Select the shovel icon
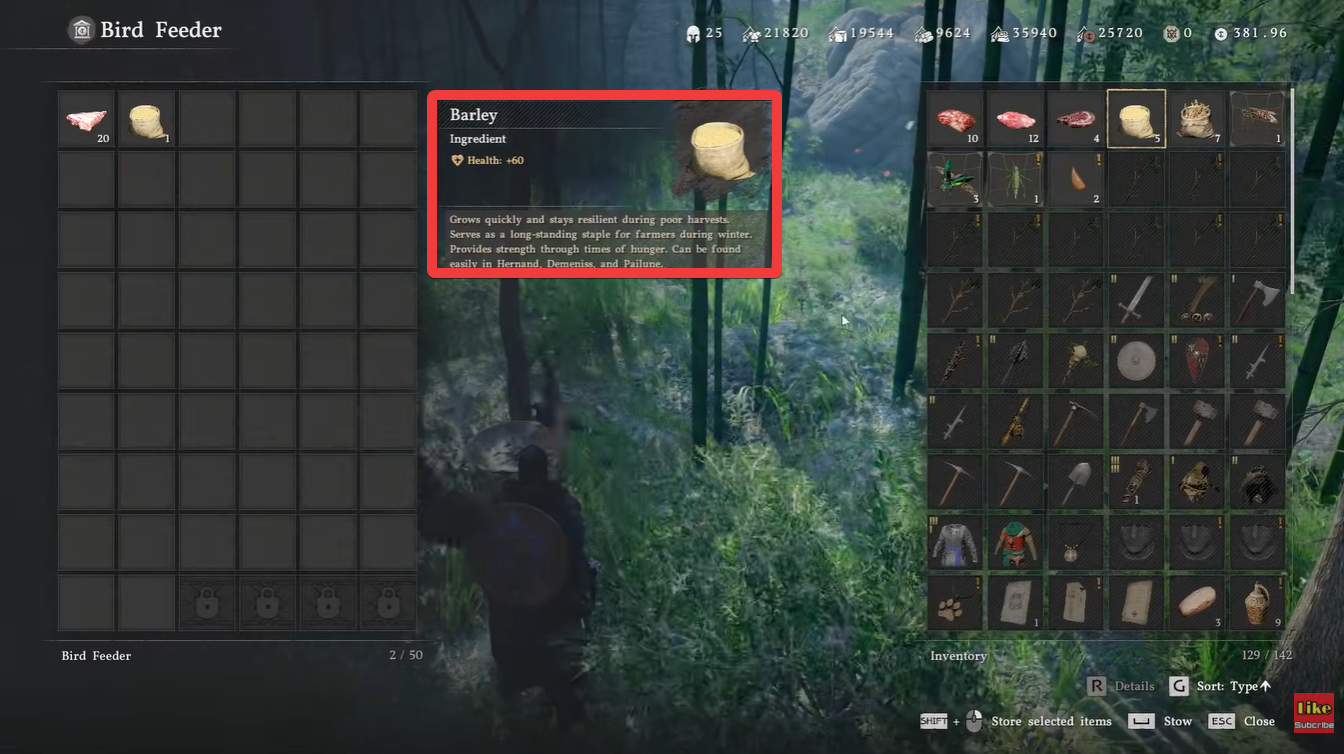This screenshot has height=754, width=1344. click(x=1075, y=481)
